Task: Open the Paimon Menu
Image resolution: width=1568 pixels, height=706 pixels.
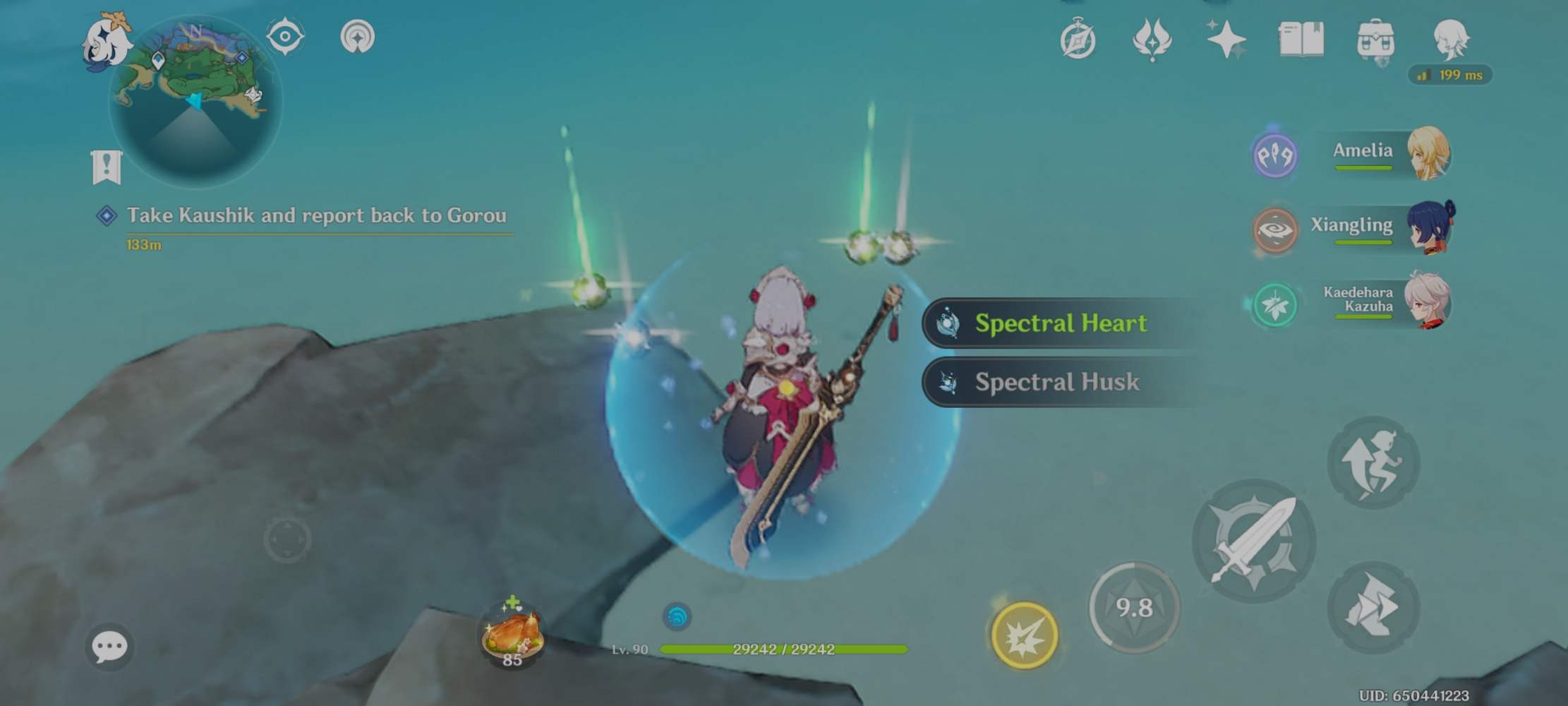Action: click(x=109, y=42)
